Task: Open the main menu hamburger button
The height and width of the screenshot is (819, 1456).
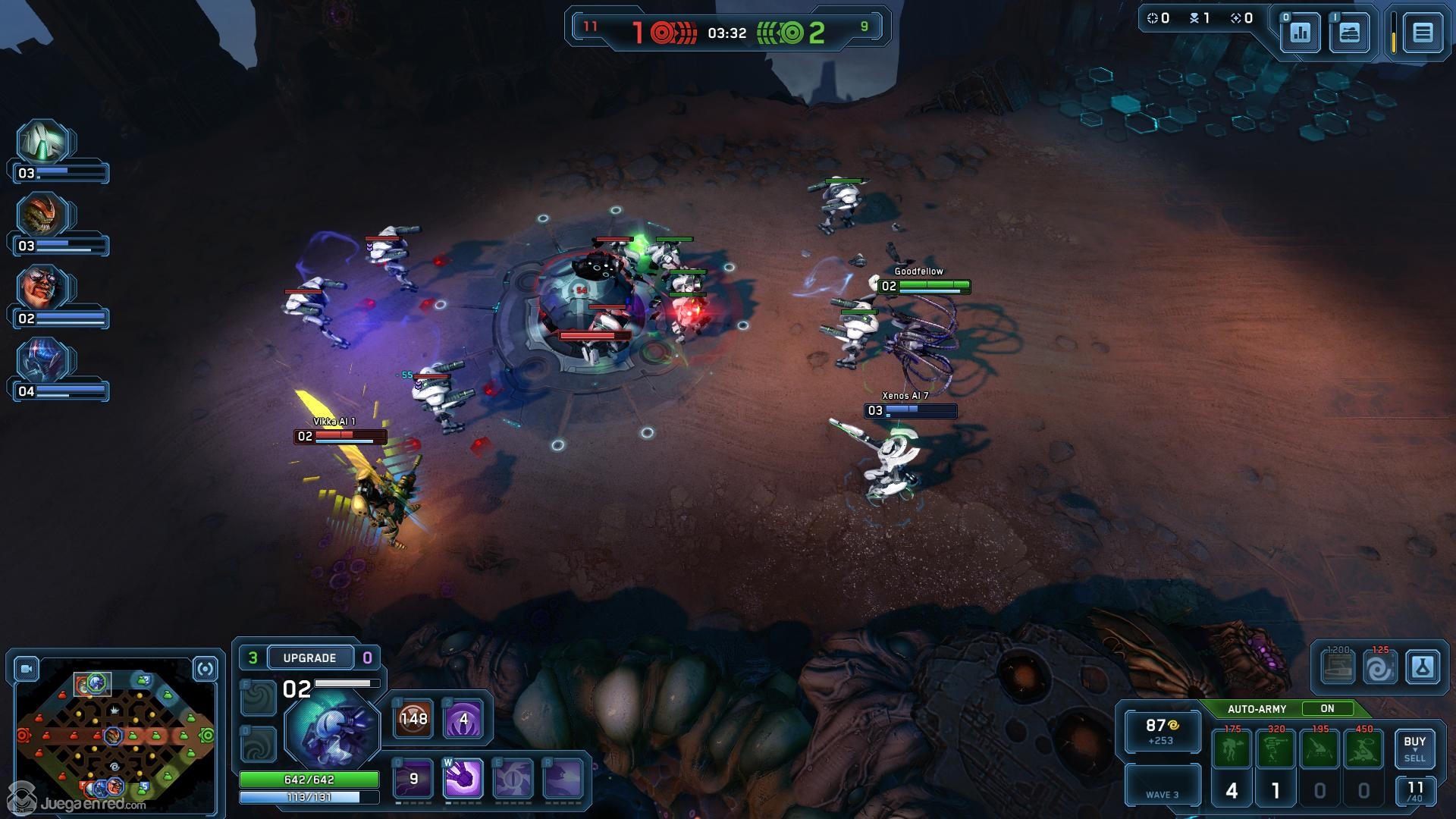Action: pos(1422,33)
